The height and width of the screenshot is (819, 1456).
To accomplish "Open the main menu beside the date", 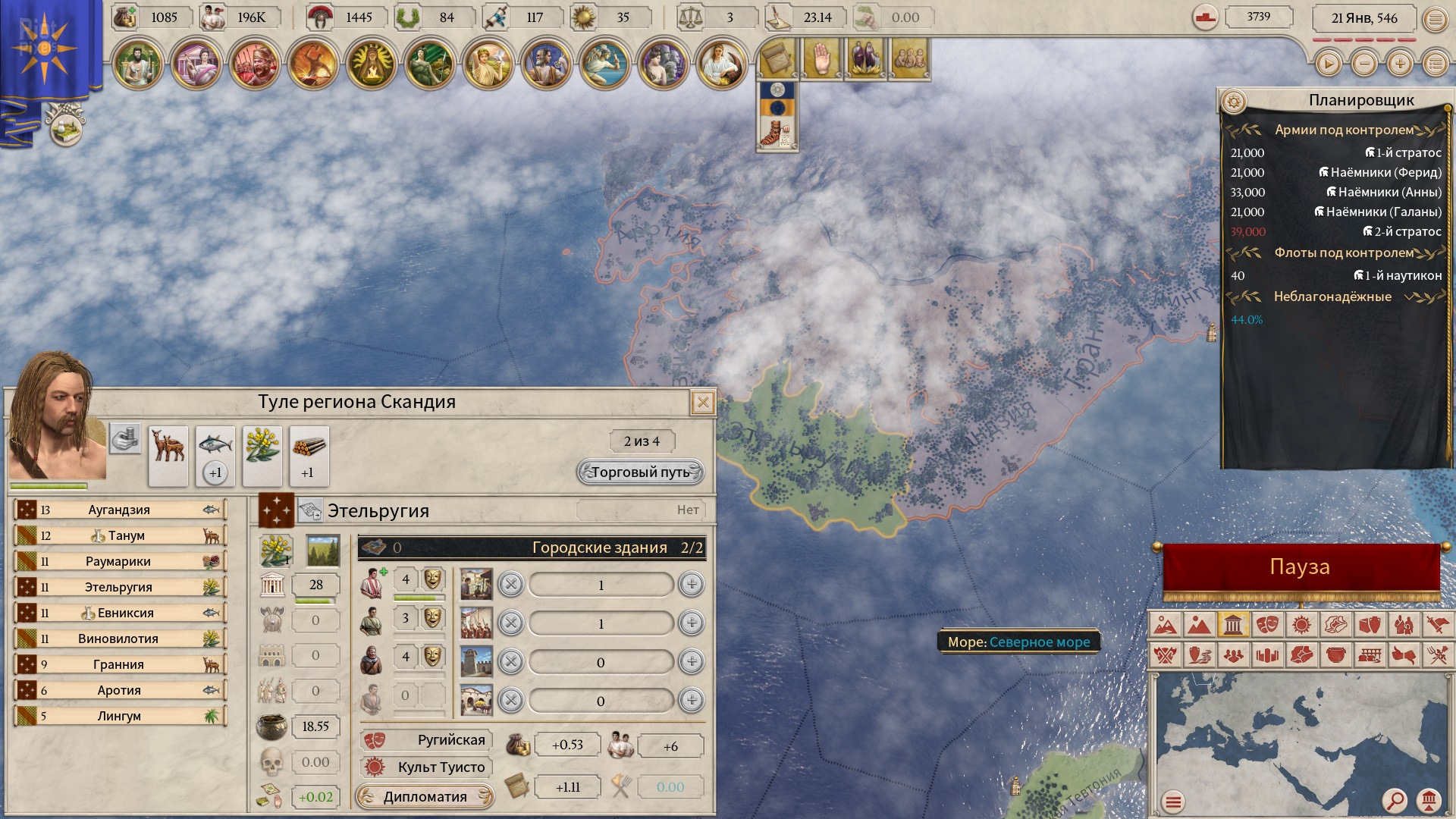I will point(1435,19).
